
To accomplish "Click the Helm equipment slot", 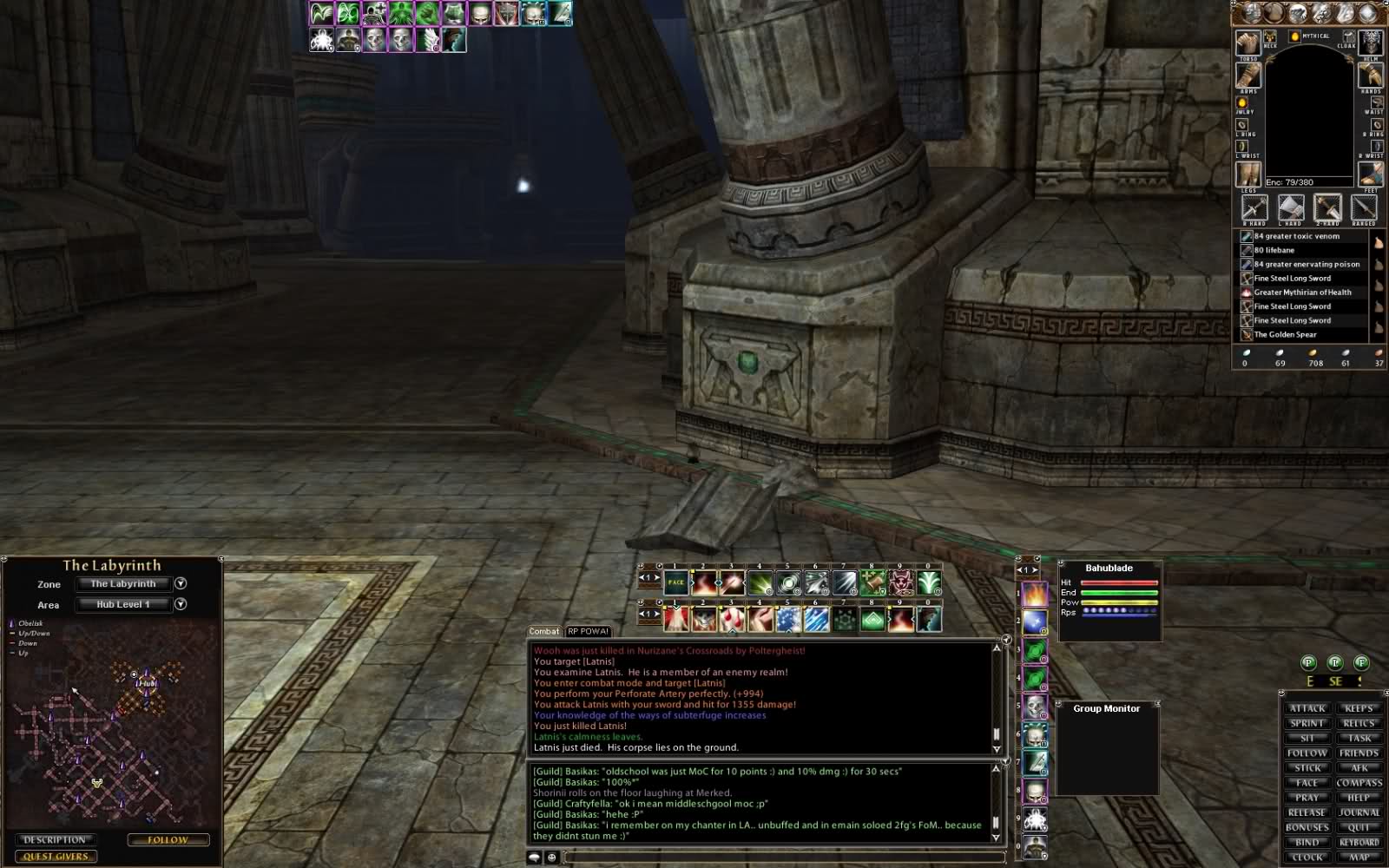I will coord(1371,42).
